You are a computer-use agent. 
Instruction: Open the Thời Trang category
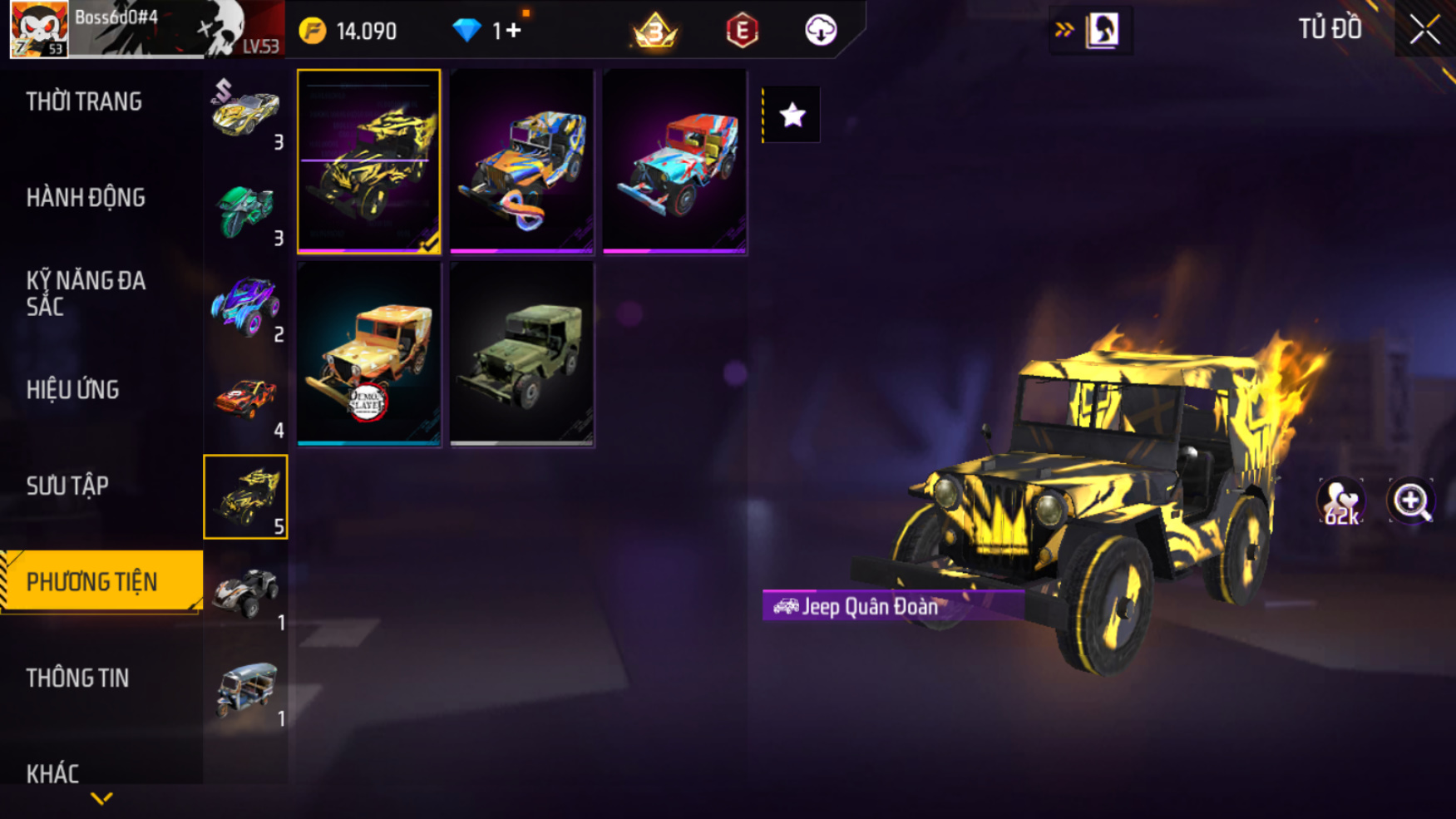pos(84,102)
